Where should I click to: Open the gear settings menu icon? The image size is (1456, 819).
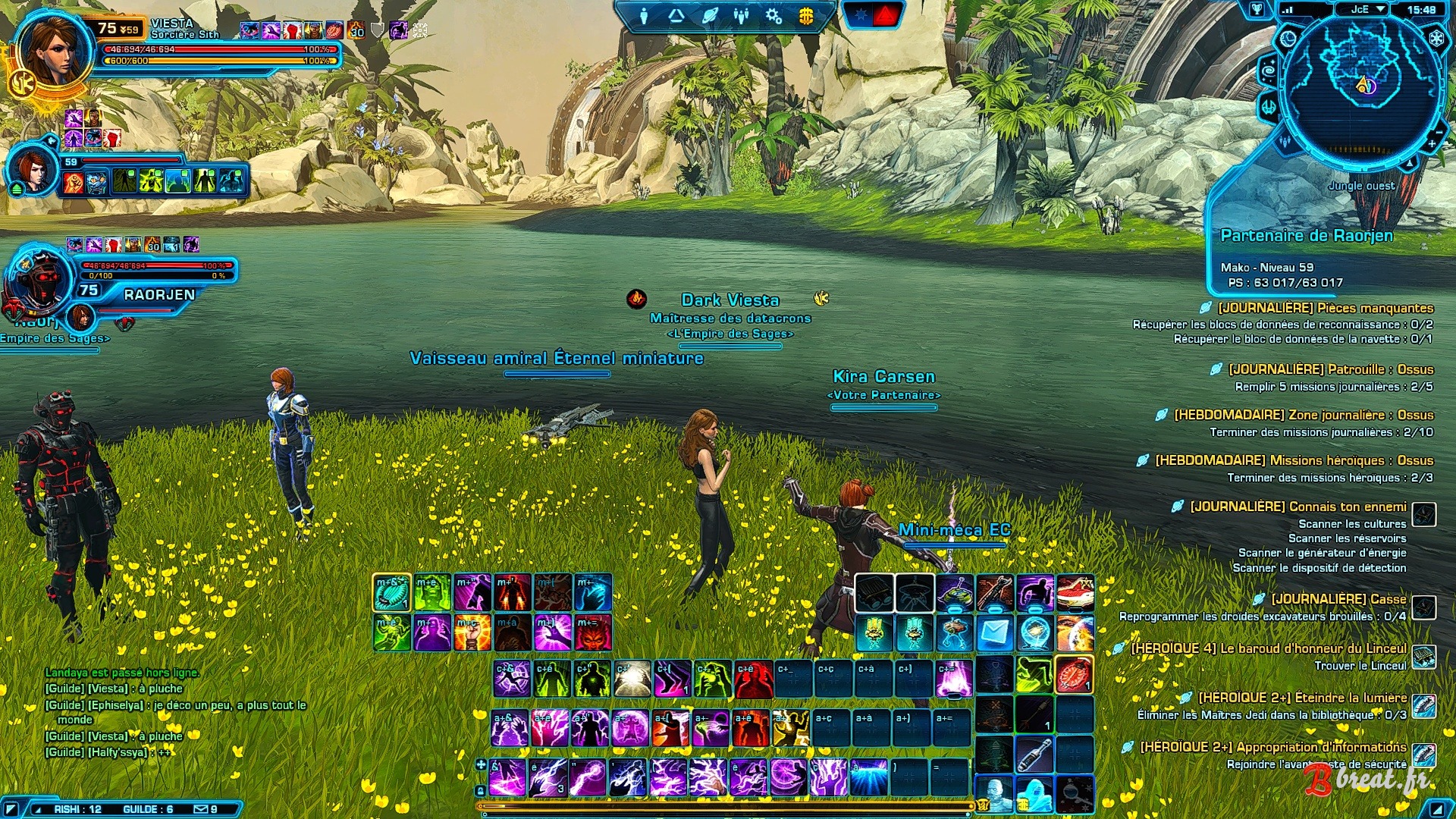(773, 16)
